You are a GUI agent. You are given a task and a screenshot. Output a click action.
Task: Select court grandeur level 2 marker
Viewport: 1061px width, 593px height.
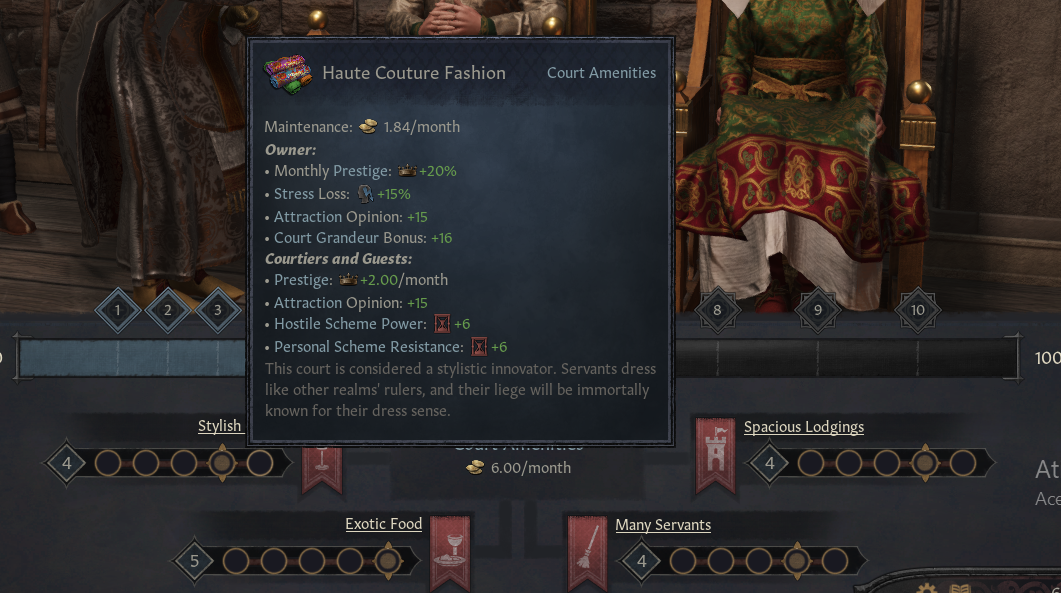168,310
